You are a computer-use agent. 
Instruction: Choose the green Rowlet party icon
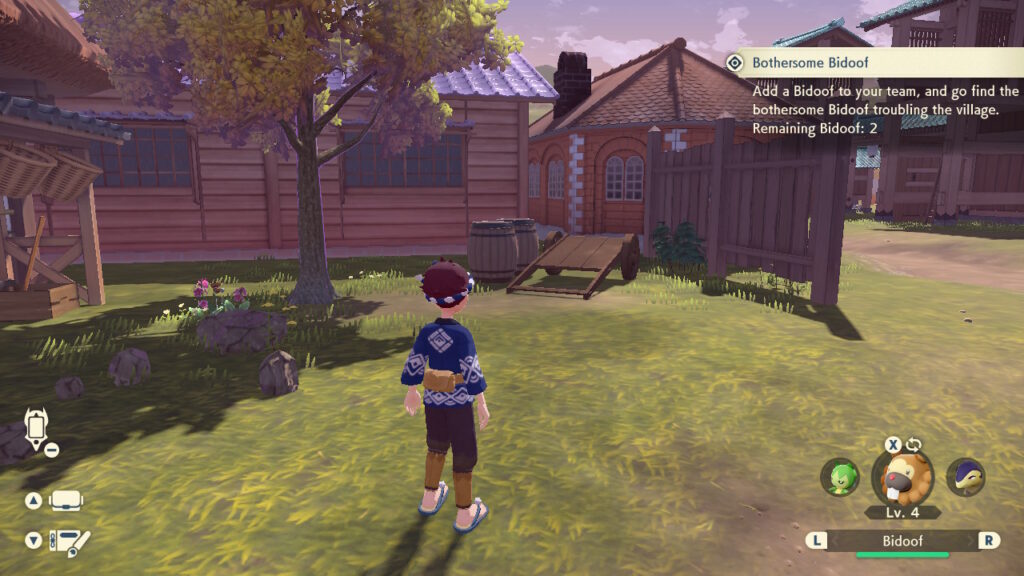click(x=839, y=477)
